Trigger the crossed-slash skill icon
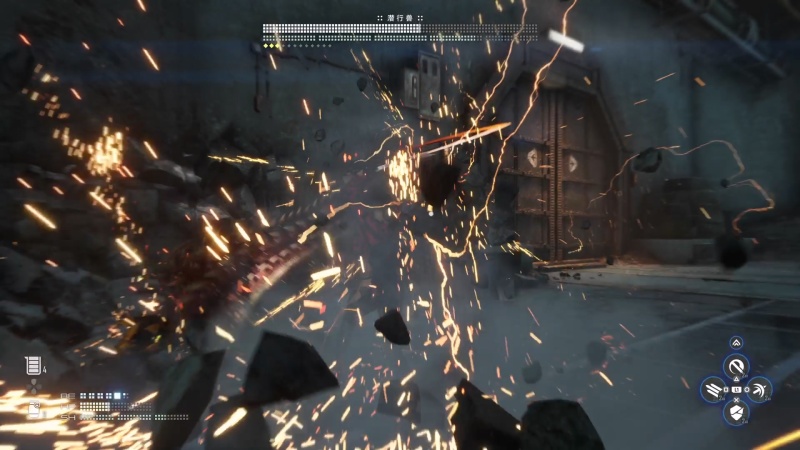 (x=759, y=390)
